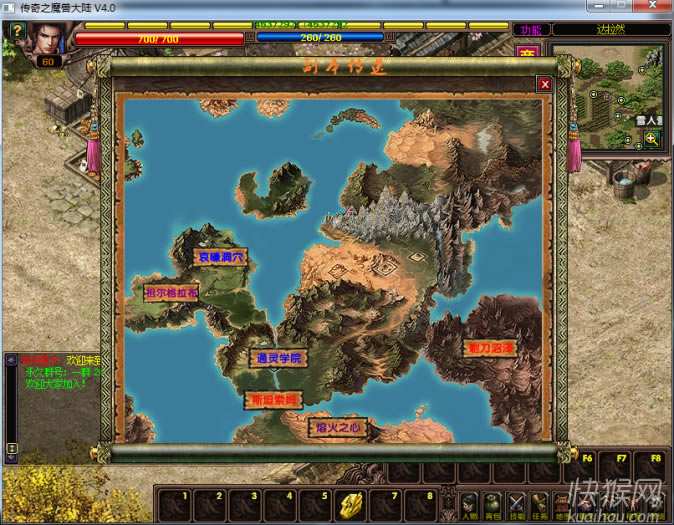Viewport: 674px width, 525px height.
Task: Open the question mark help button
Action: pos(17,31)
